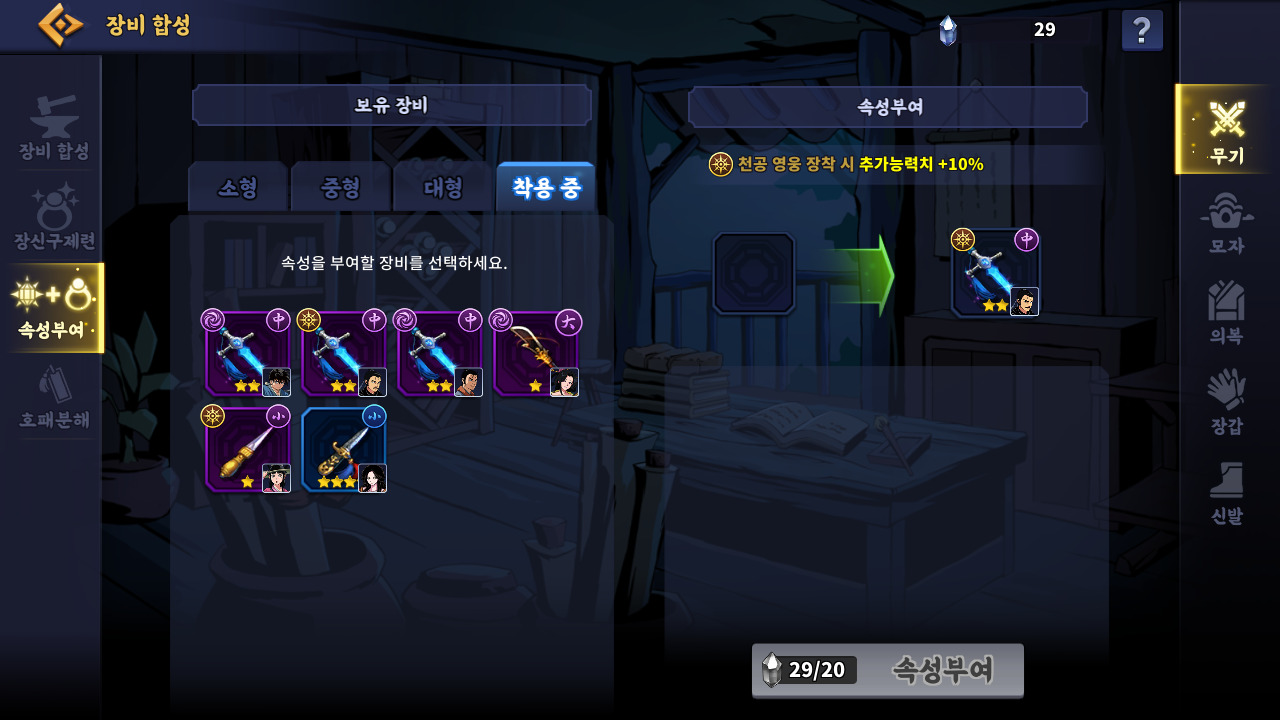Screen dimensions: 1280x720
Task: Open the 장비 합성 anvil menu
Action: click(54, 128)
